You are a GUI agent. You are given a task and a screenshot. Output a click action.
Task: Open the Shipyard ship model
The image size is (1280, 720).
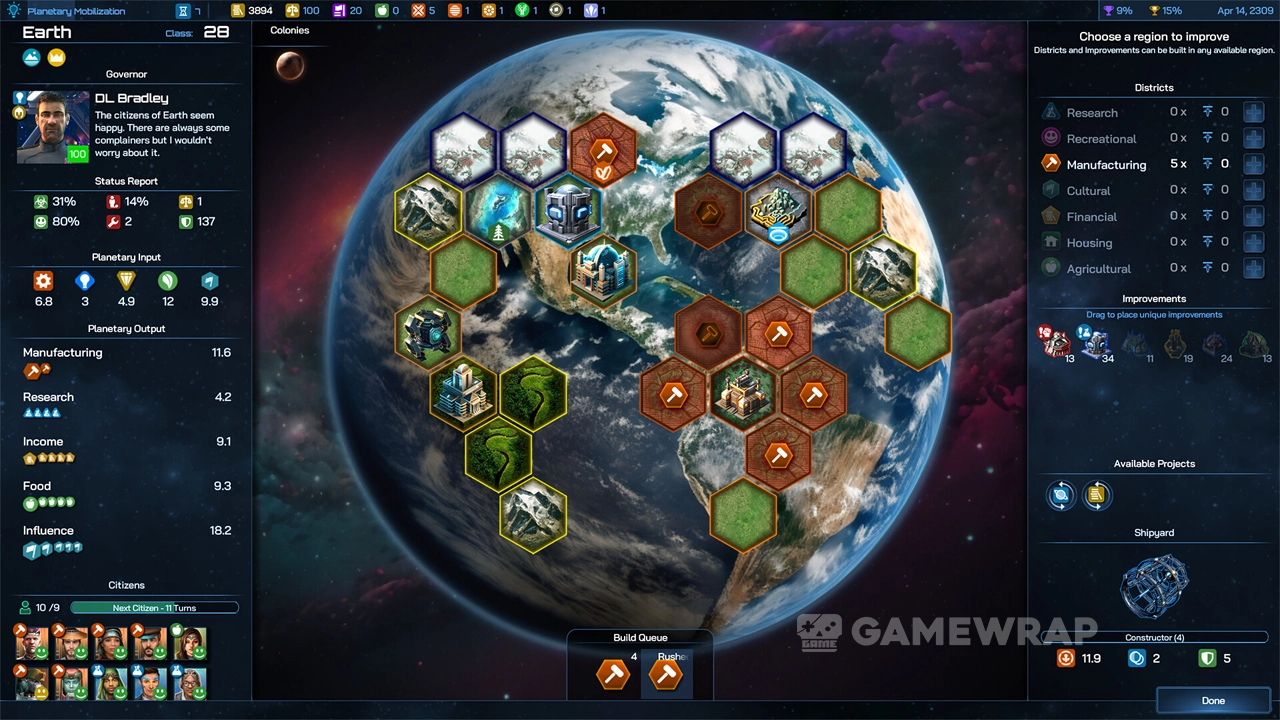1154,587
